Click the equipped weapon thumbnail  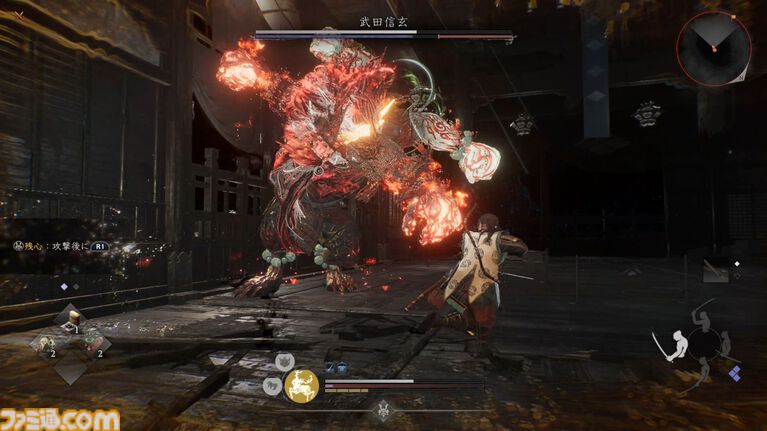(717, 270)
